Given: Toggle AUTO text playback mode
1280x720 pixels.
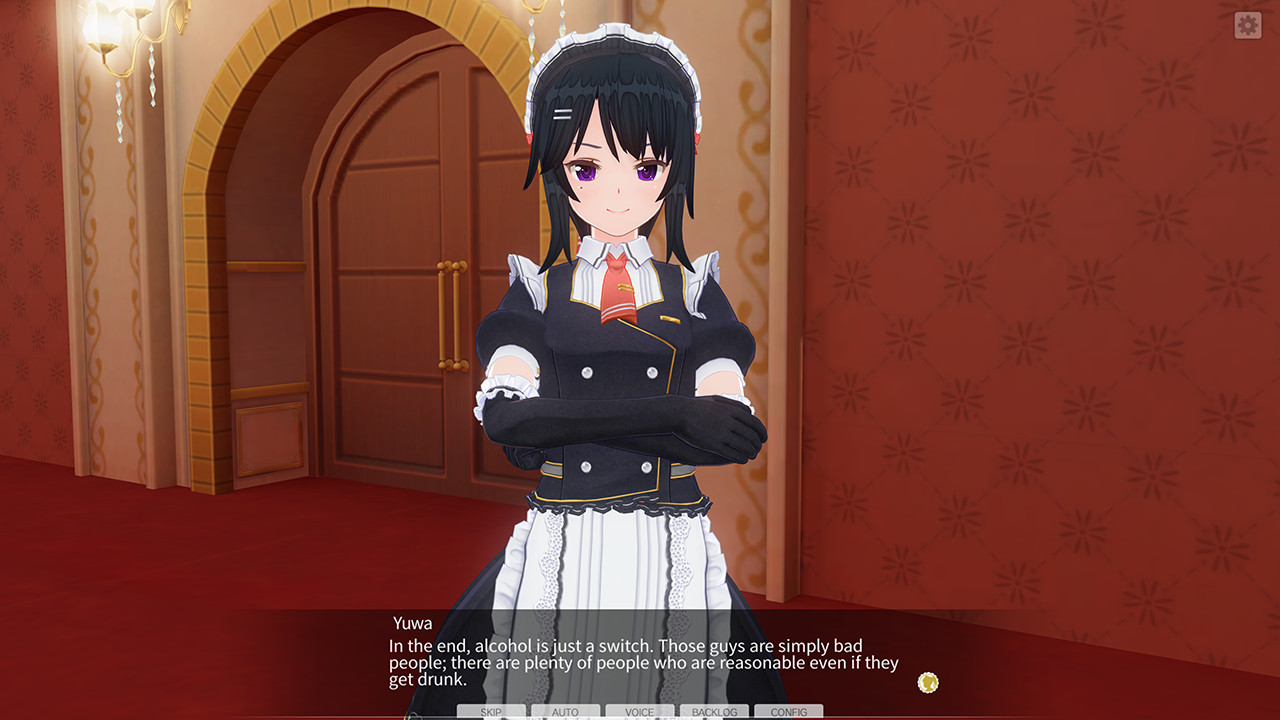Looking at the screenshot, I should point(565,712).
